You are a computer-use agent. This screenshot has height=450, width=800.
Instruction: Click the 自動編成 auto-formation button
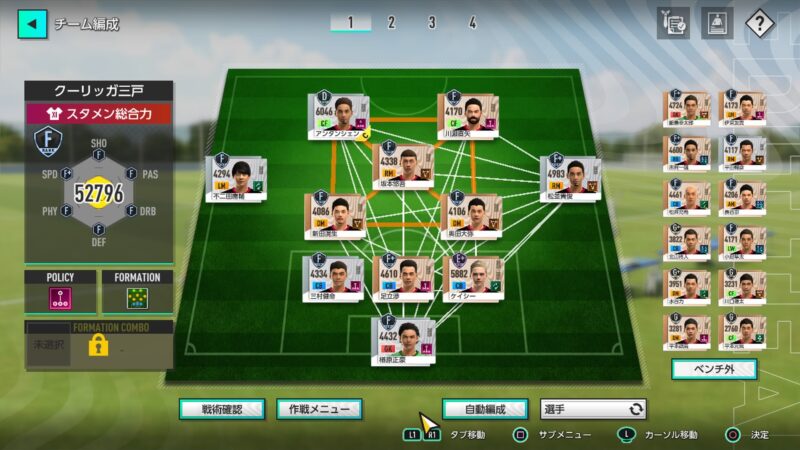tap(484, 409)
